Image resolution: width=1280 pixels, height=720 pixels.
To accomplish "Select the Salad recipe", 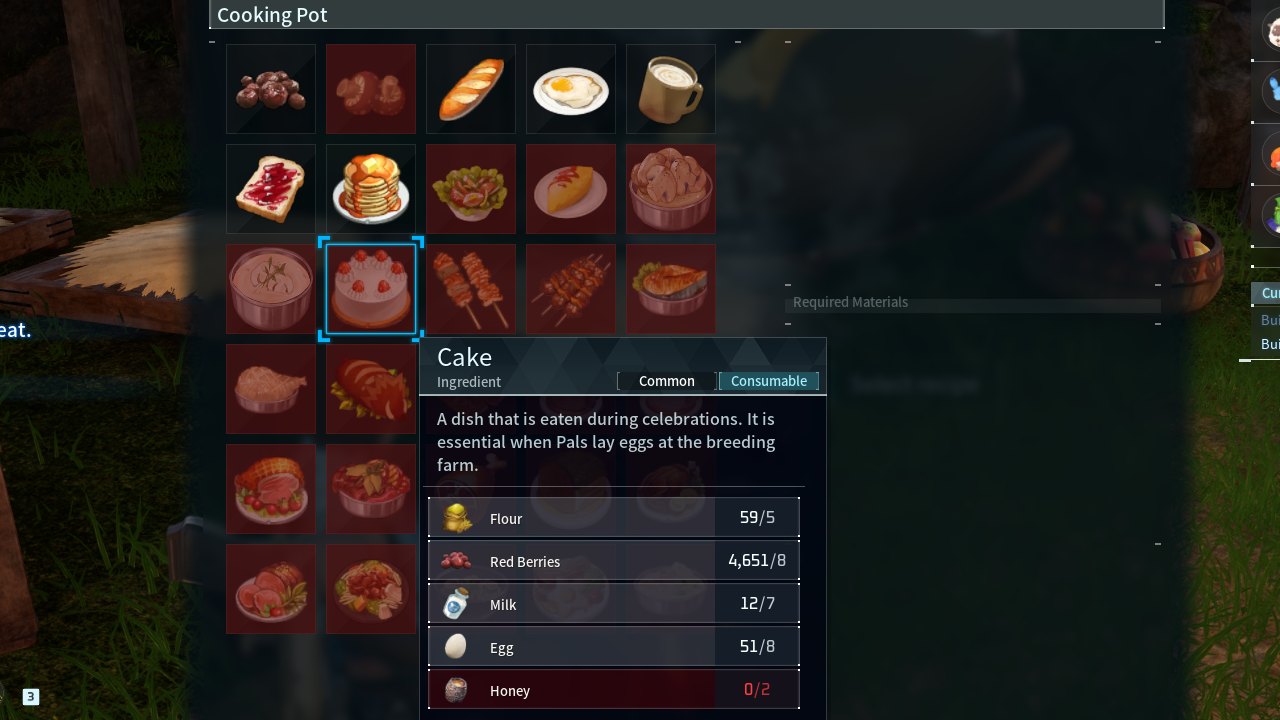I will 471,189.
